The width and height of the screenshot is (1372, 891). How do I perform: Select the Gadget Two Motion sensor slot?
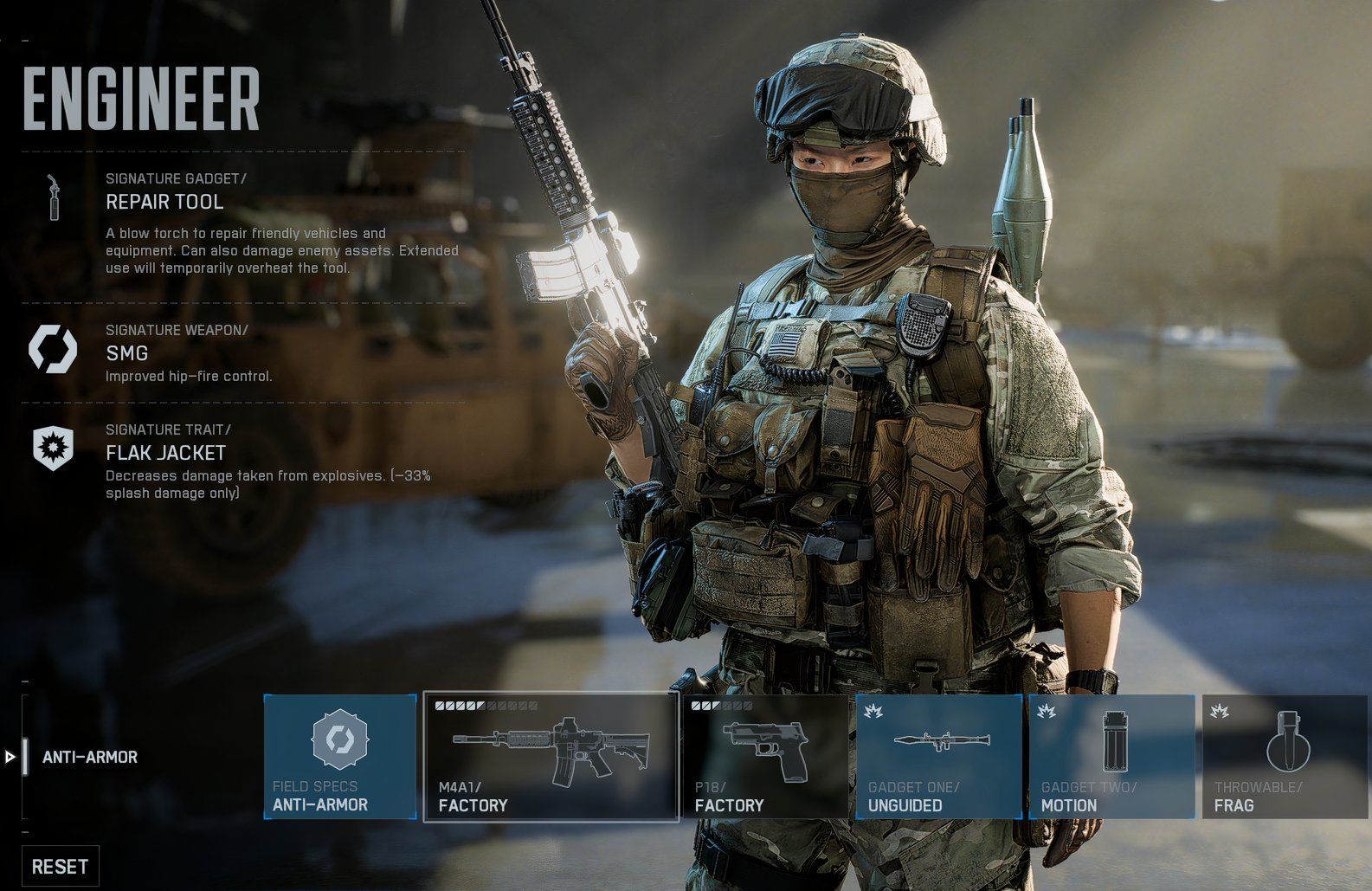click(x=1111, y=757)
